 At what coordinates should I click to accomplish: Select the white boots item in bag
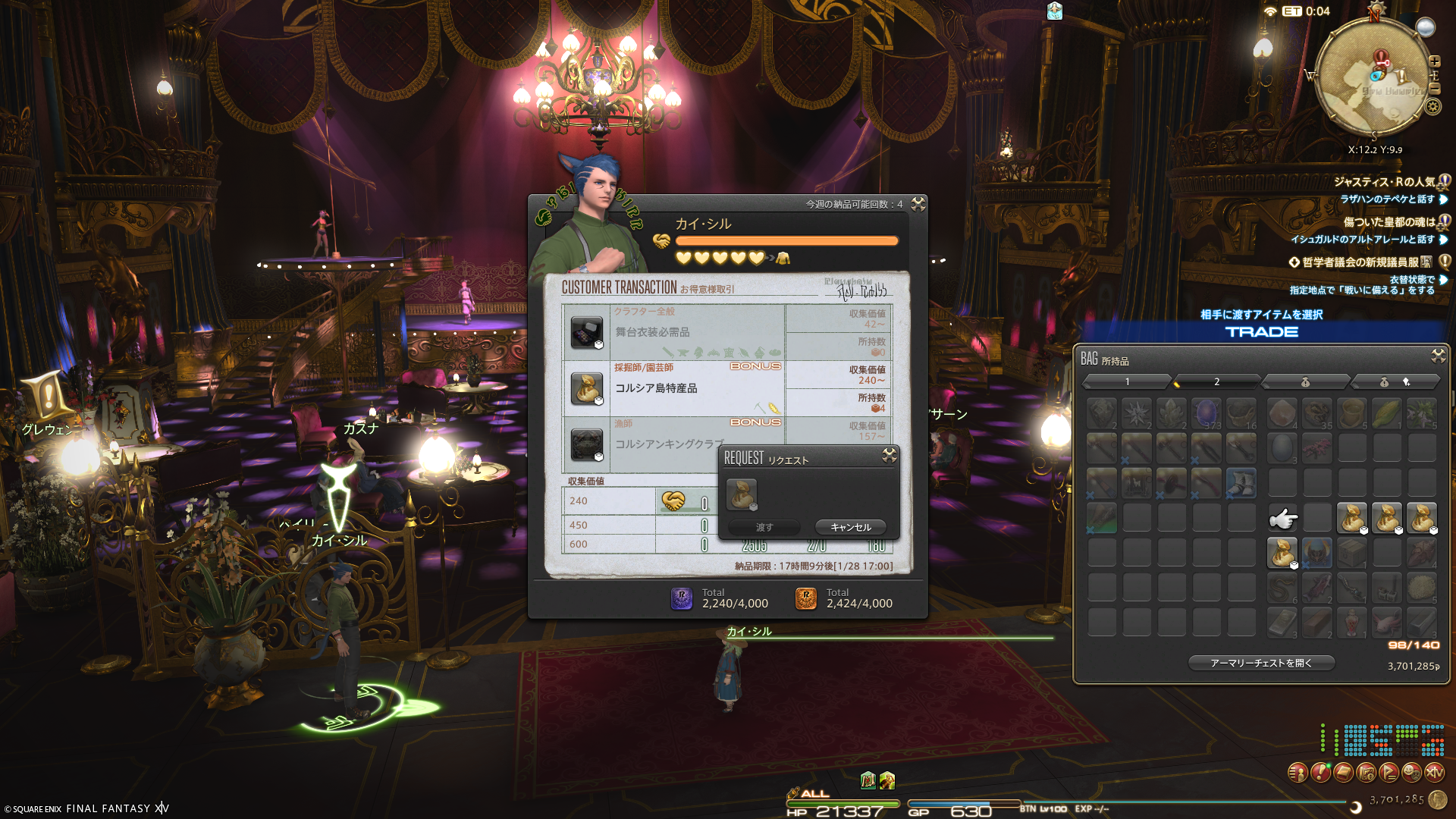pyautogui.click(x=1241, y=483)
